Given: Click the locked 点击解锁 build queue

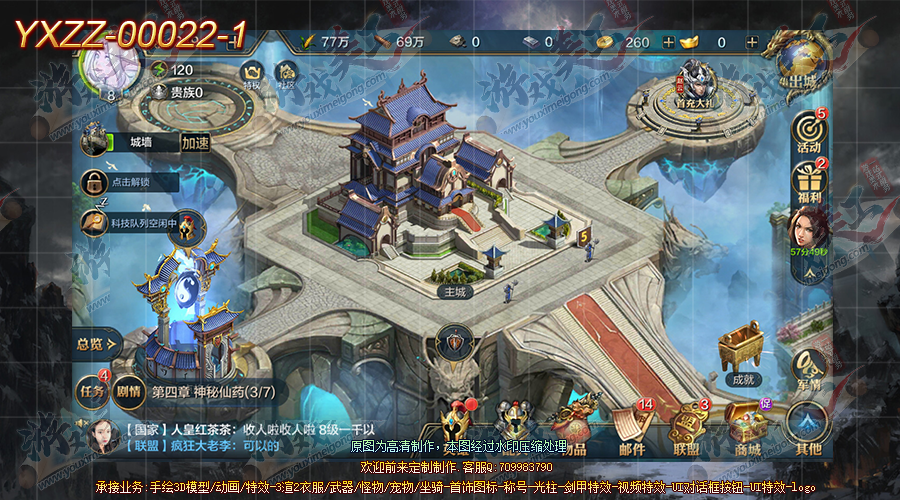Looking at the screenshot, I should point(95,183).
